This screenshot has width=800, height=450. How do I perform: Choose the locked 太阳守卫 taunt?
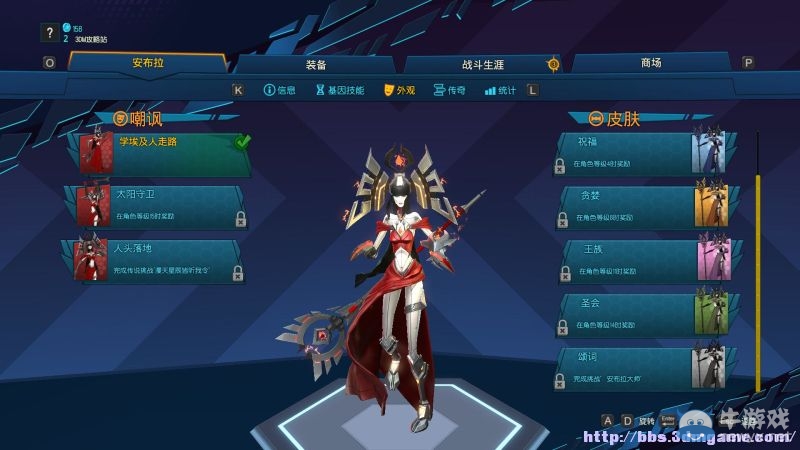[x=160, y=205]
